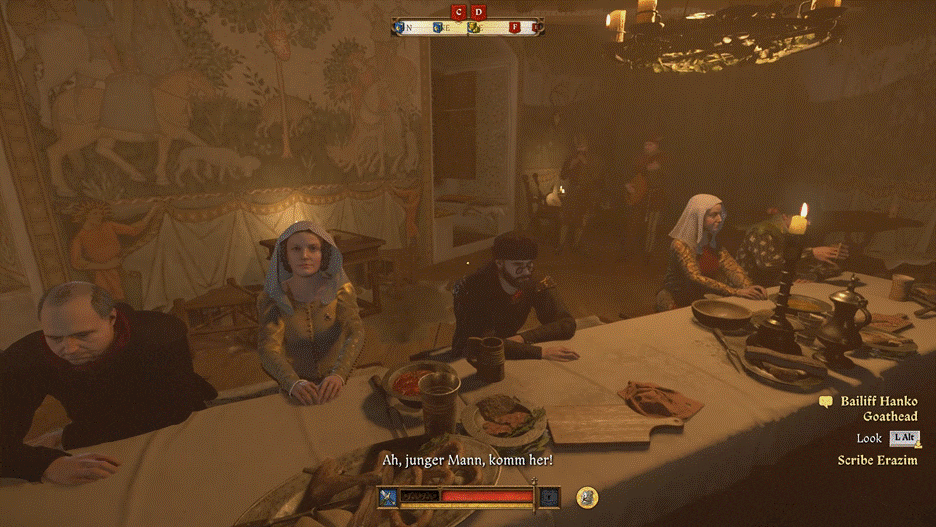Click the yellow speech bubble icon

[826, 402]
